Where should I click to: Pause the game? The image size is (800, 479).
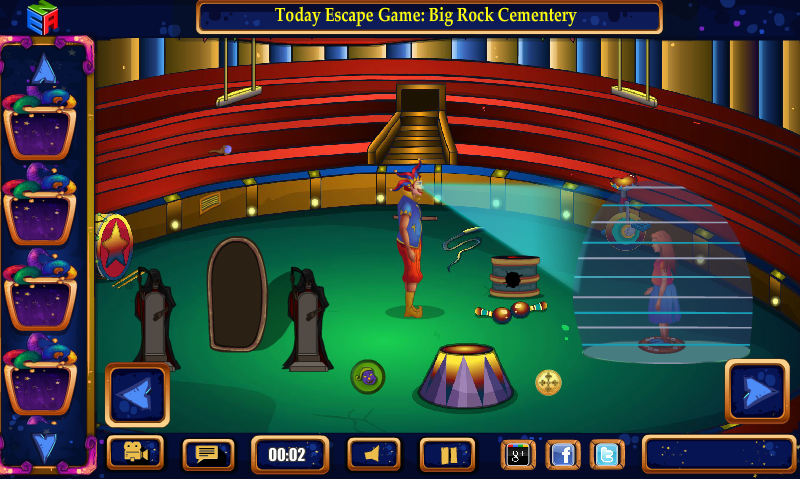pos(447,454)
